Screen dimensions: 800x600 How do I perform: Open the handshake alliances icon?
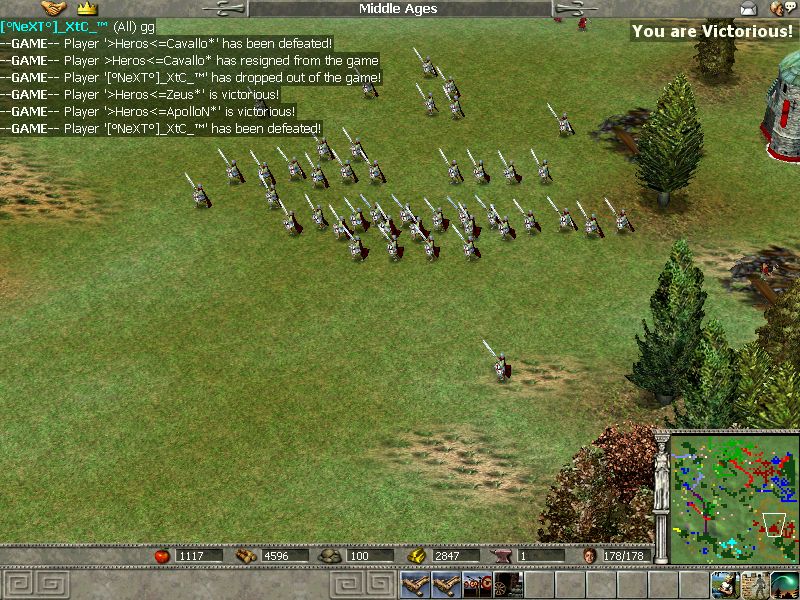pyautogui.click(x=53, y=9)
